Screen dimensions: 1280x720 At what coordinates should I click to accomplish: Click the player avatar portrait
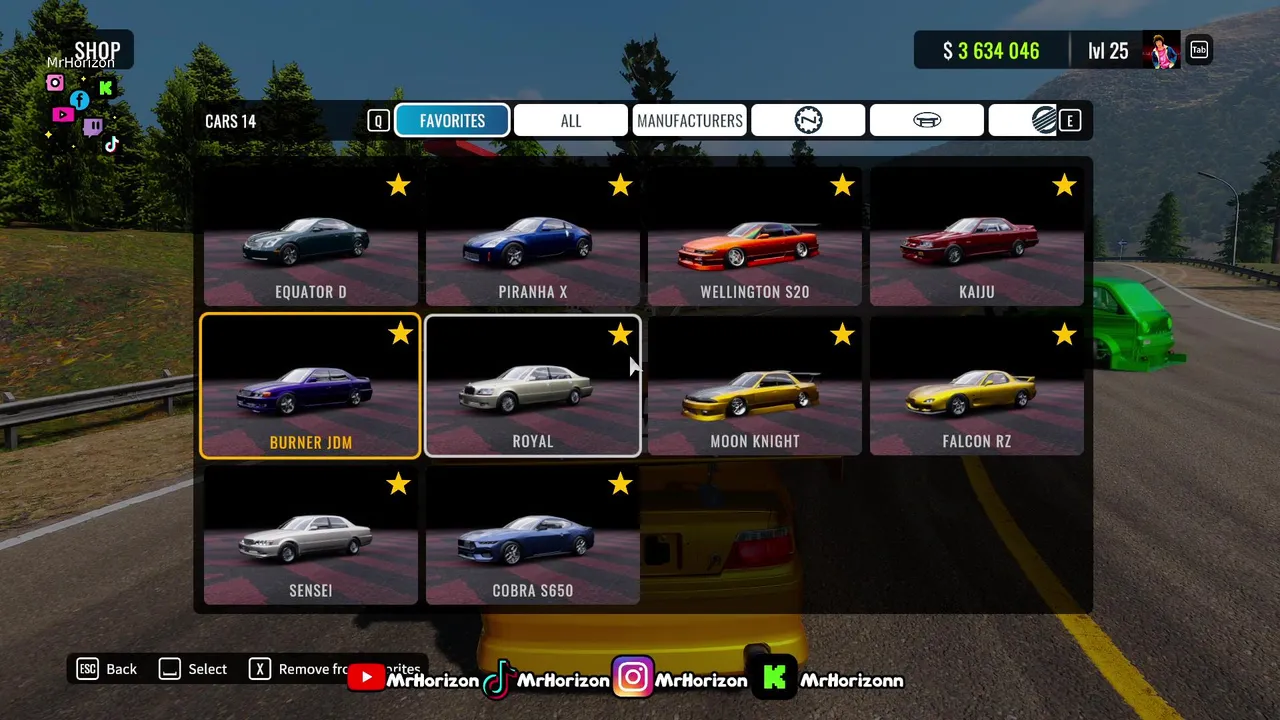(x=1162, y=50)
